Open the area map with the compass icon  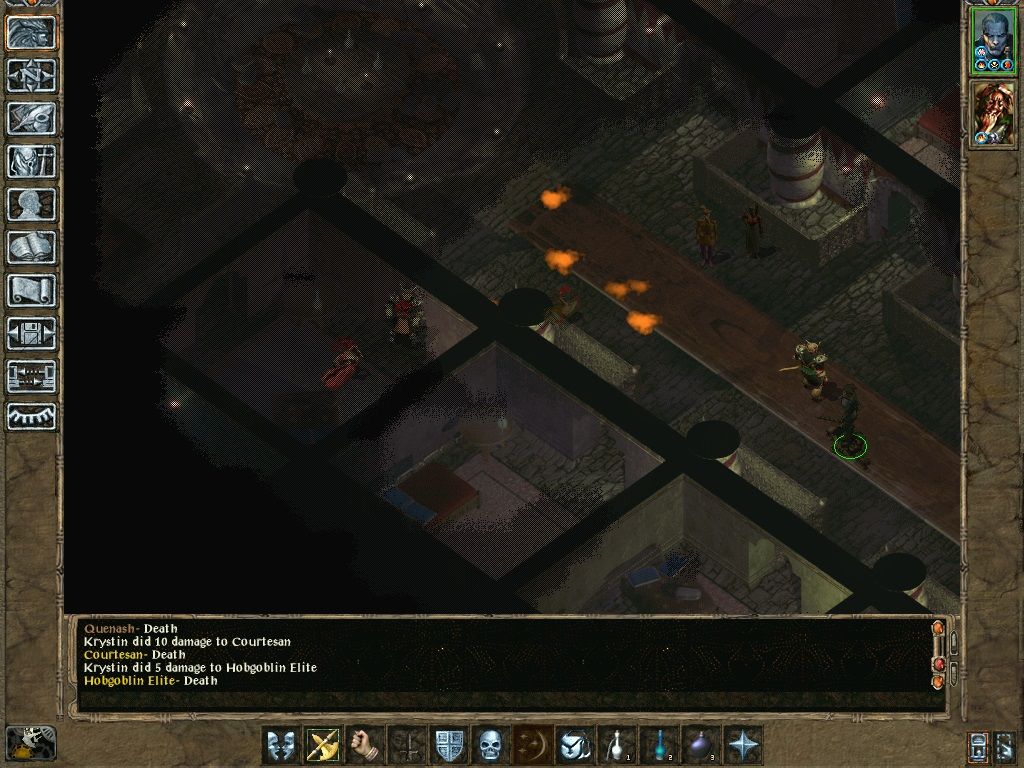tap(31, 75)
